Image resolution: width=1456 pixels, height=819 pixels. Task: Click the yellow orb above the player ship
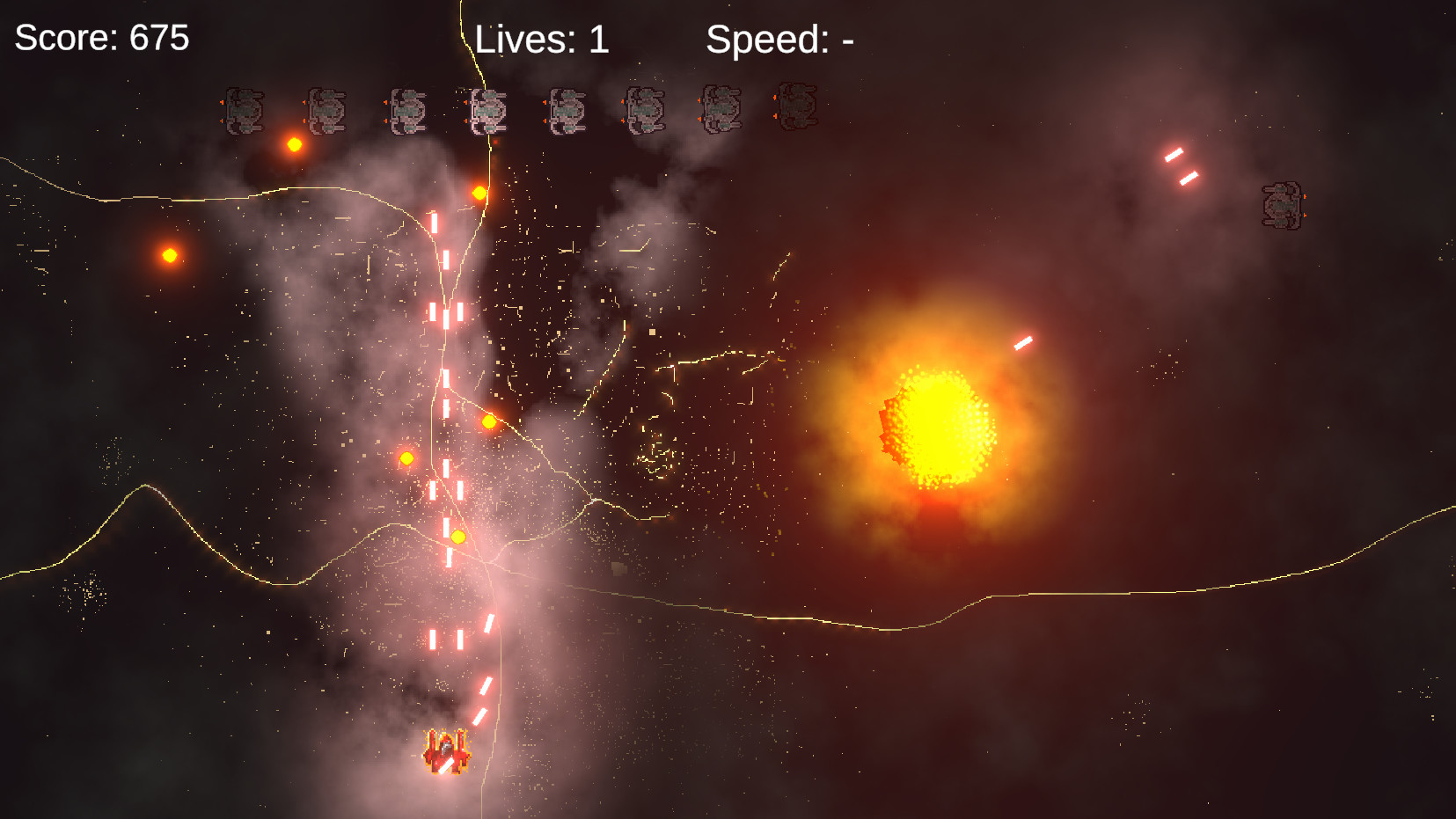pos(457,537)
